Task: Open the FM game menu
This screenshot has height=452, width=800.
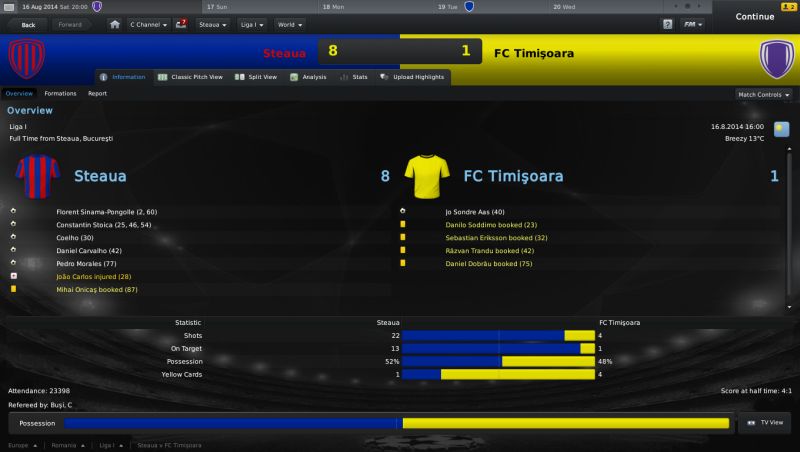Action: [x=692, y=23]
